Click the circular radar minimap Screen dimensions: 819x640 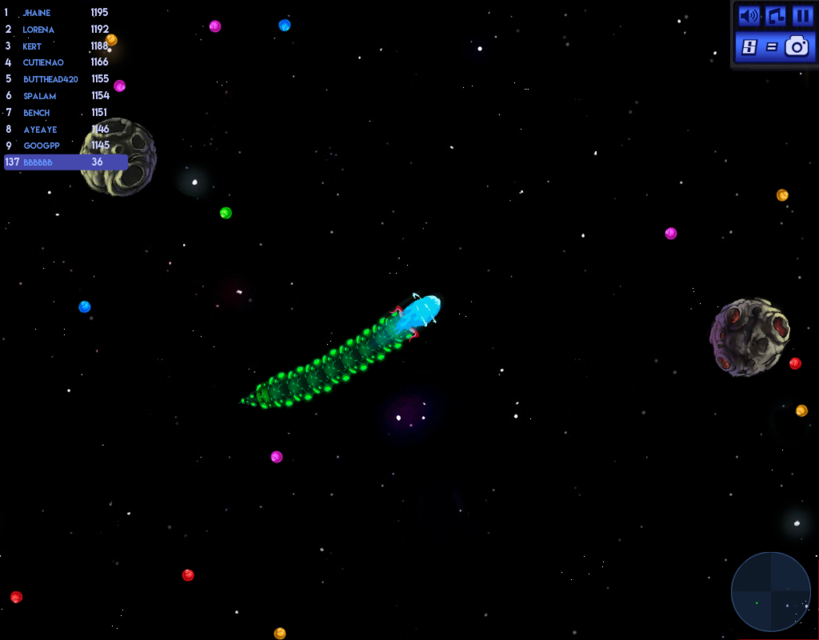coord(770,592)
